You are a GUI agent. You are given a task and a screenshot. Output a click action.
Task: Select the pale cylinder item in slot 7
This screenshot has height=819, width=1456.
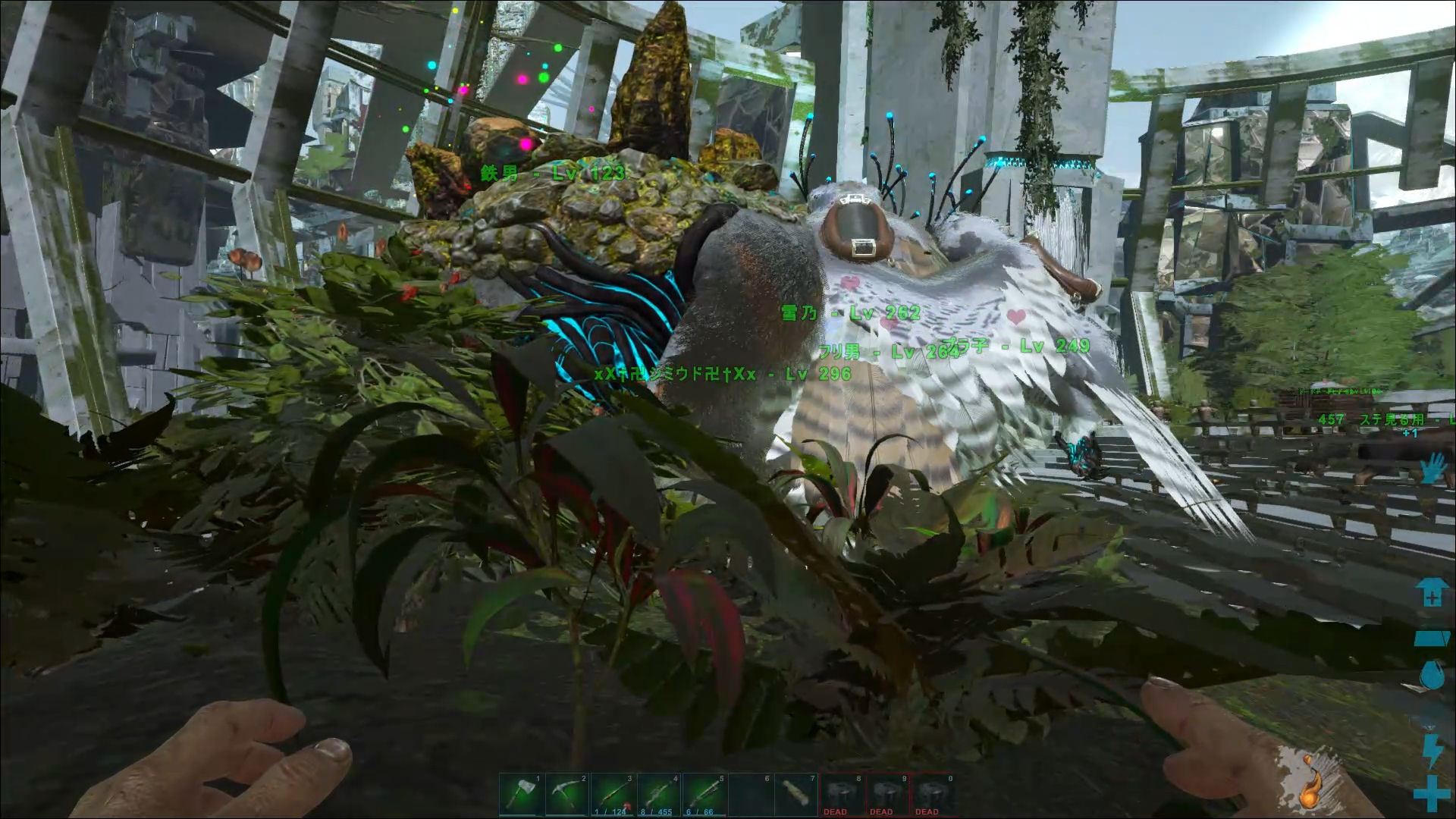795,795
